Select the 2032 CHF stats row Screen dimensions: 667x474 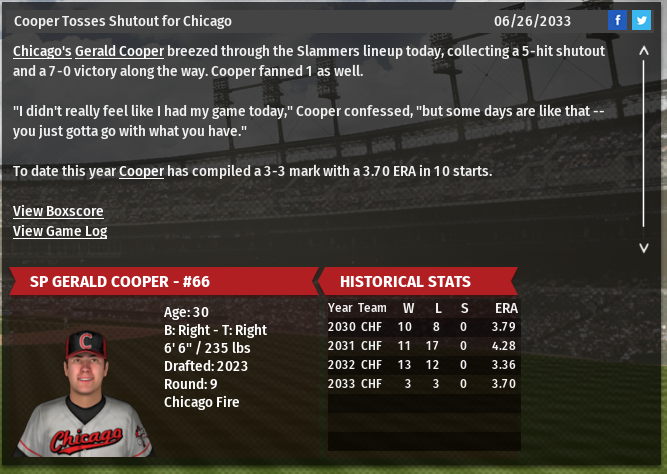click(423, 365)
